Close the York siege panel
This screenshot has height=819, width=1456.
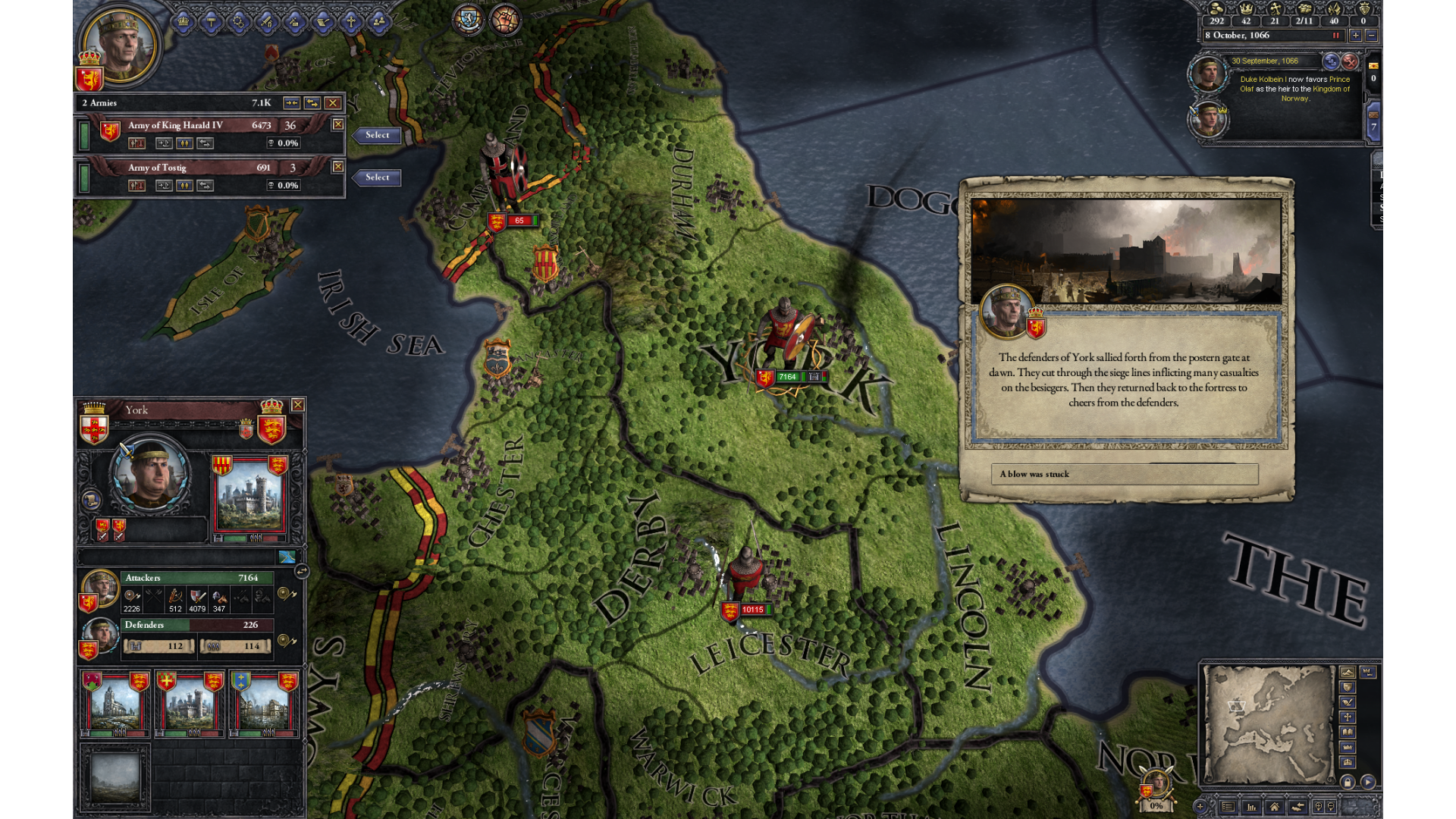[x=298, y=405]
